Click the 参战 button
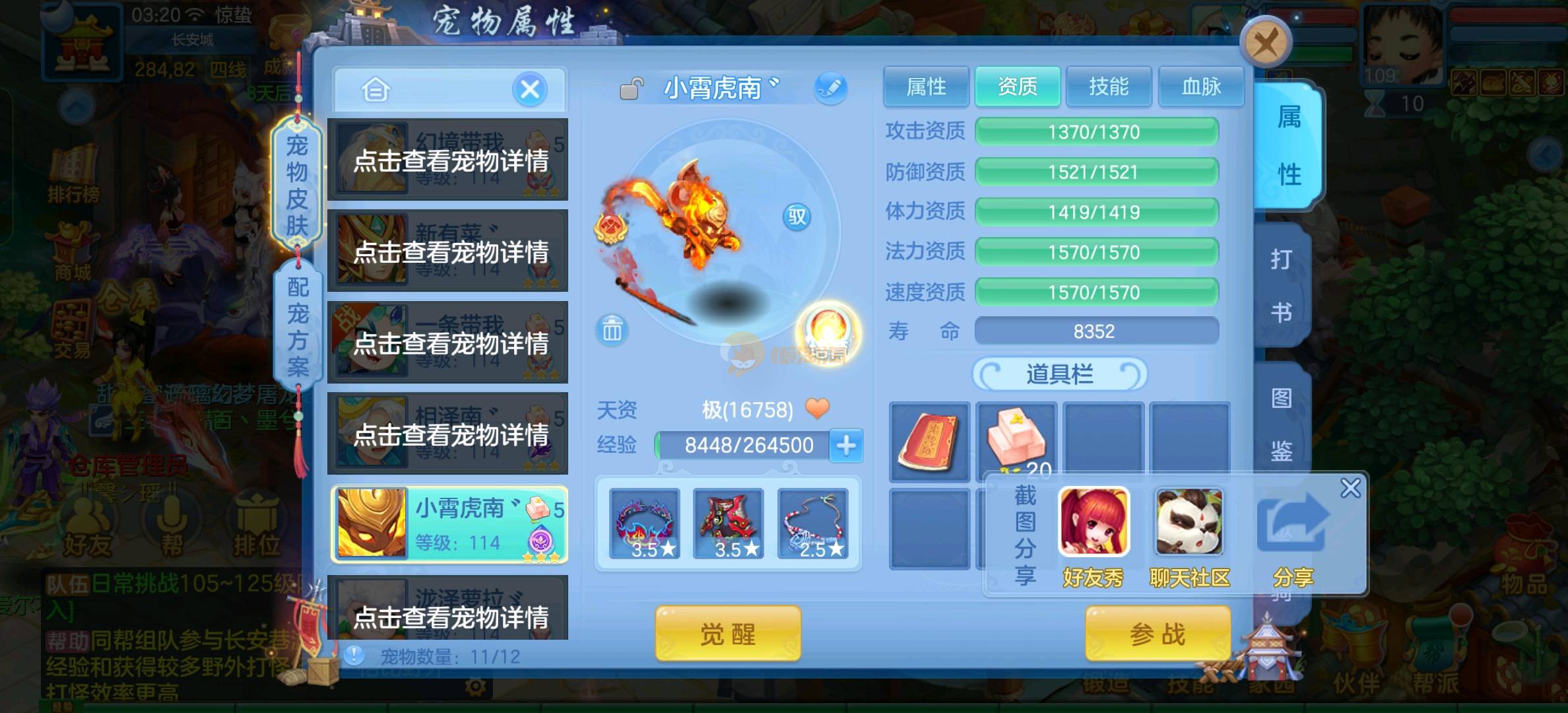Screen dimensions: 1568x713 (1158, 634)
